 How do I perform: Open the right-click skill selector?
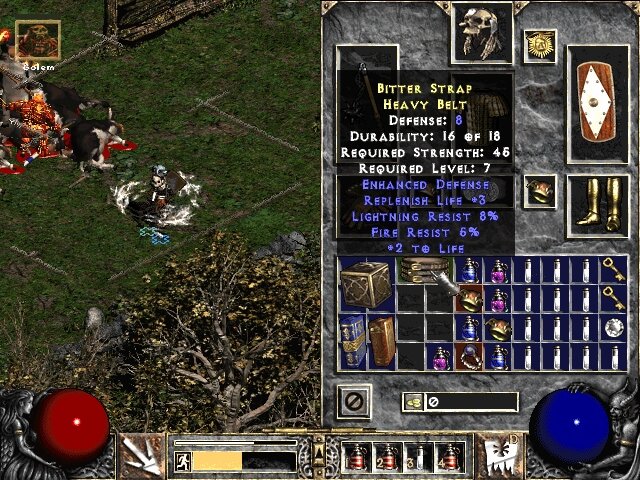click(497, 455)
